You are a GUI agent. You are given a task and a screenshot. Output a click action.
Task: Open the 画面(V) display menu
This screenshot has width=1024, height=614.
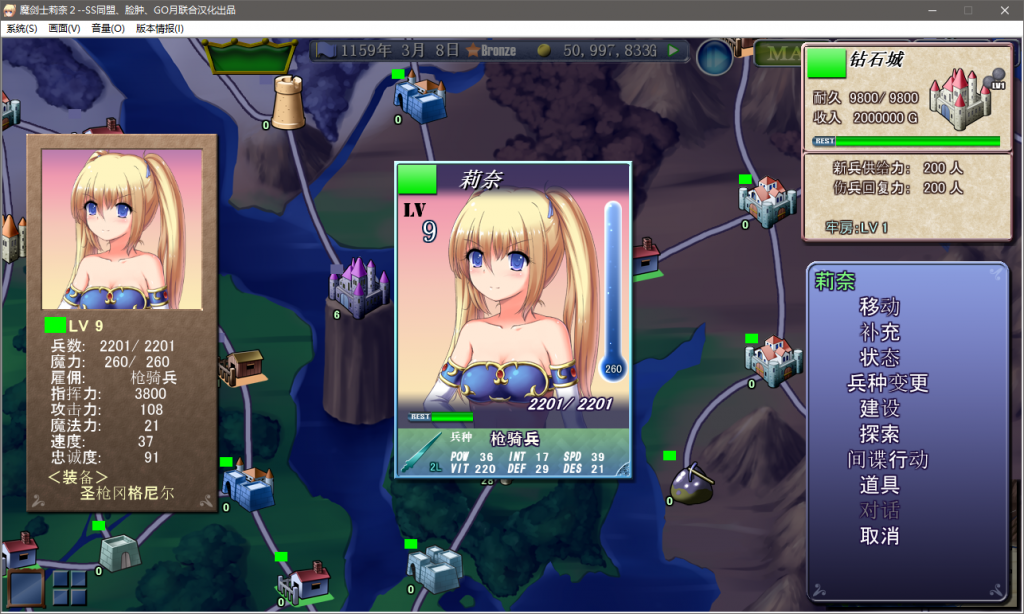64,29
